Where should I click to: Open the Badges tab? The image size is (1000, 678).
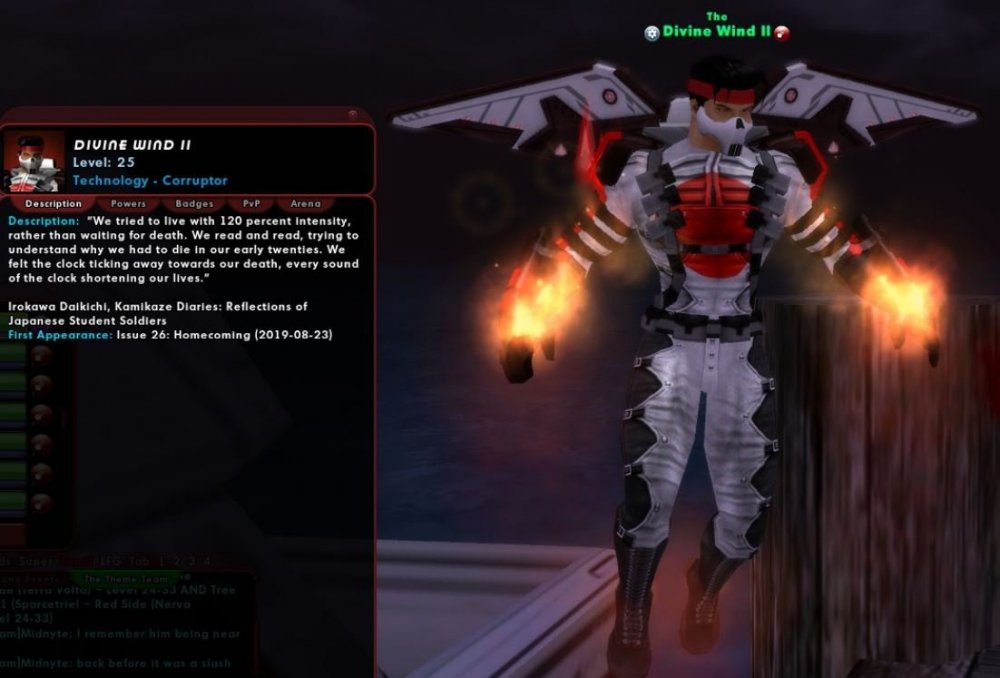click(194, 204)
